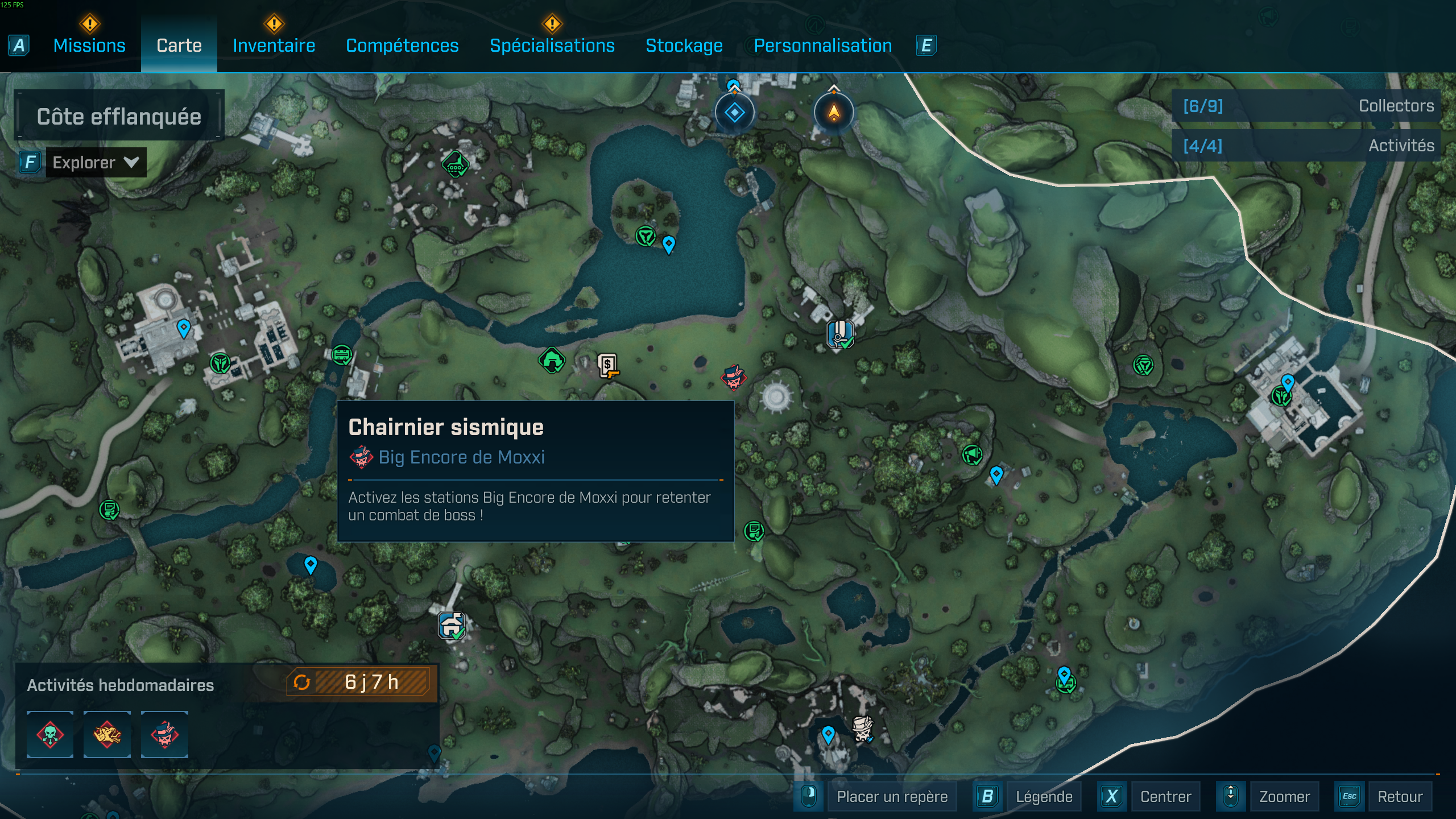Image resolution: width=1456 pixels, height=819 pixels.
Task: Show the Collectors progress row
Action: tap(1307, 106)
